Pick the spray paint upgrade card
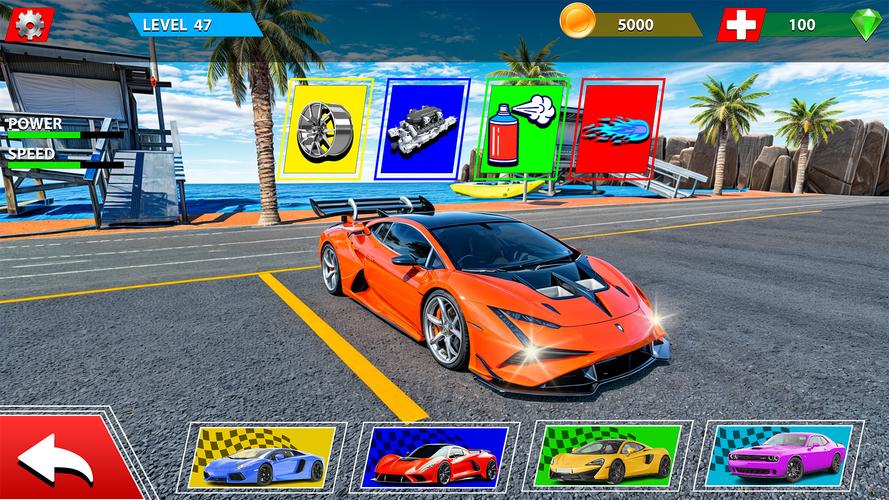The height and width of the screenshot is (500, 889). 524,128
